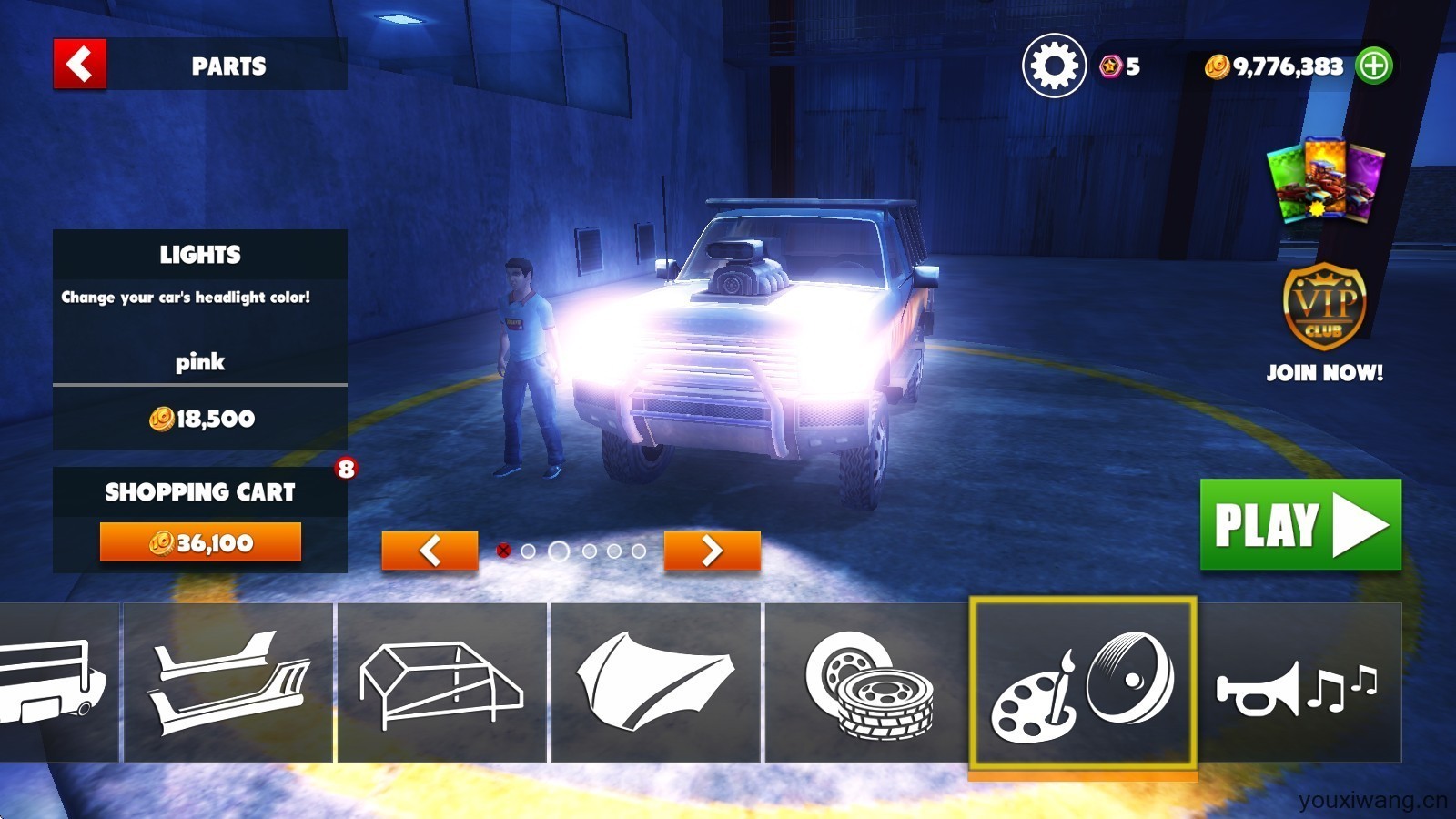Open settings with the gear icon

[x=1054, y=66]
